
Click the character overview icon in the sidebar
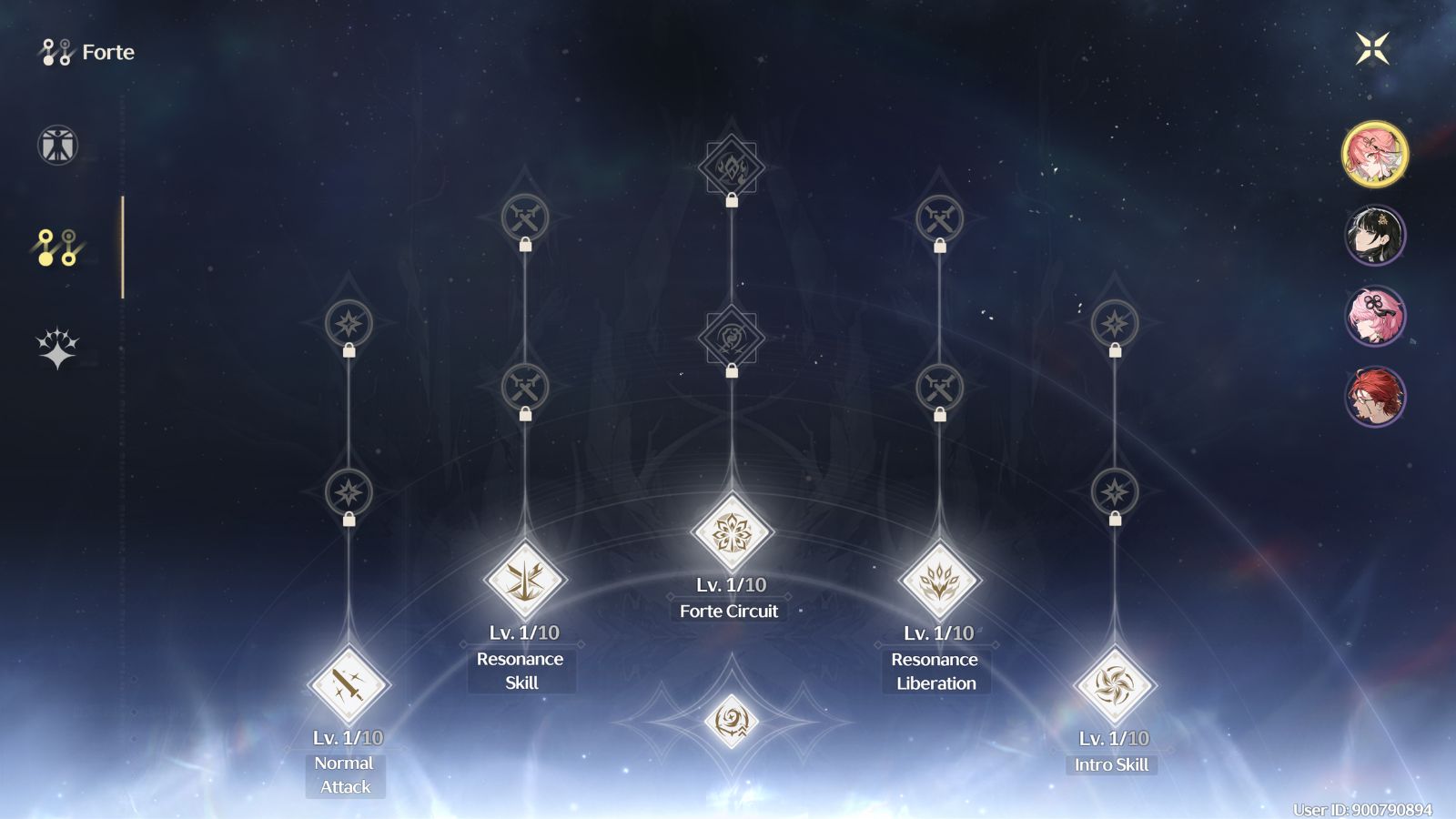click(56, 144)
